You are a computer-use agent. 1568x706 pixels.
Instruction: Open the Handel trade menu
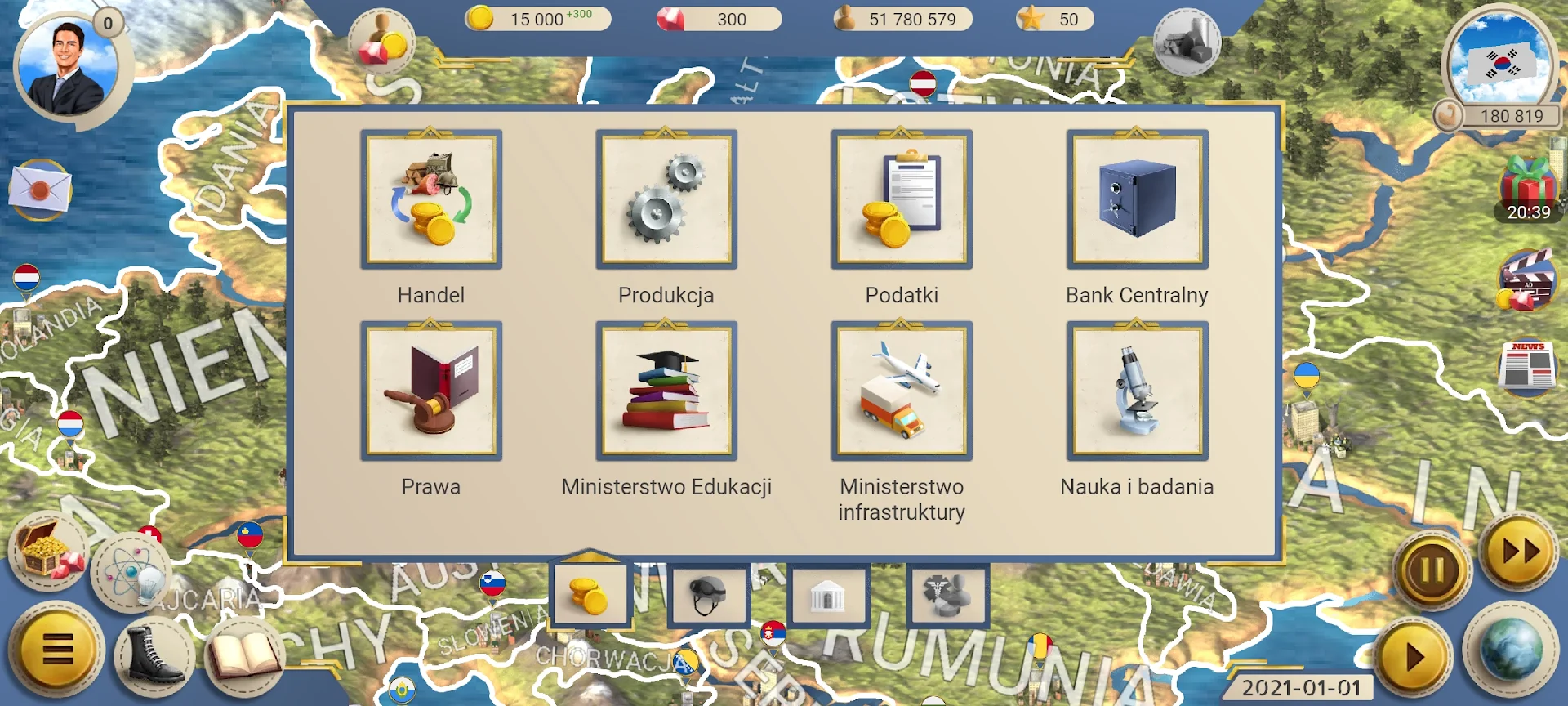431,200
